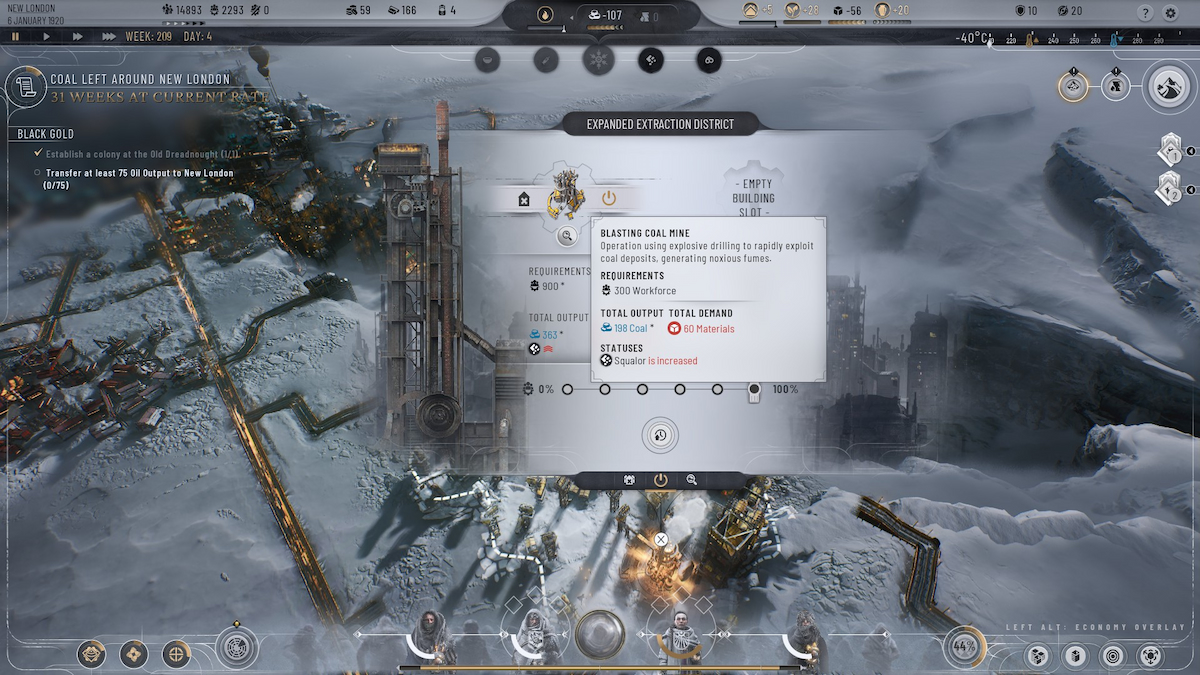Image resolution: width=1200 pixels, height=675 pixels.
Task: Open settings with the gear icon
Action: (x=1171, y=13)
